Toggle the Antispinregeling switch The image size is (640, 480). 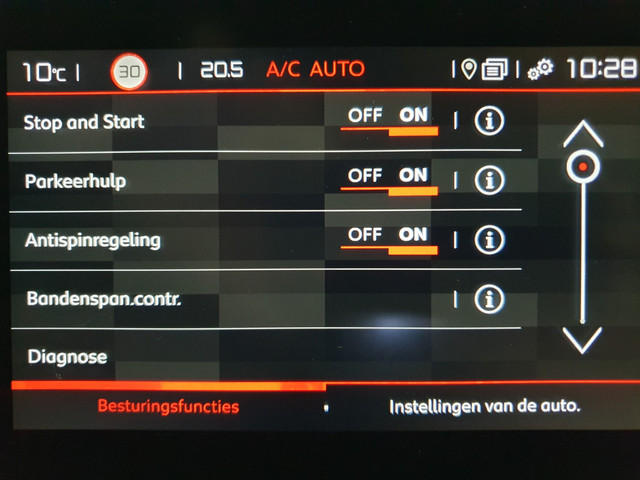pos(392,239)
